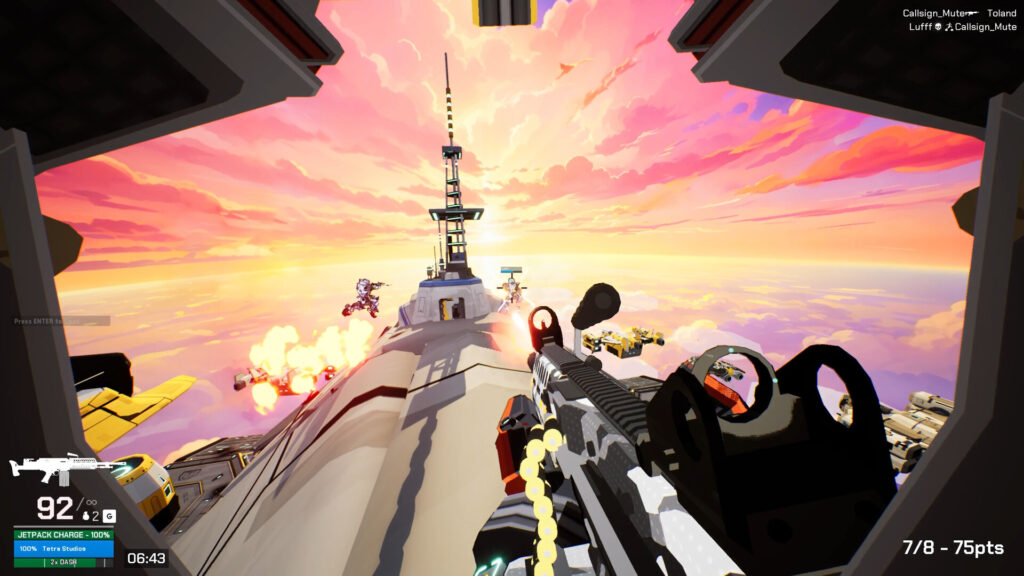
Task: Focus the chat input box
Action: pyautogui.click(x=61, y=321)
